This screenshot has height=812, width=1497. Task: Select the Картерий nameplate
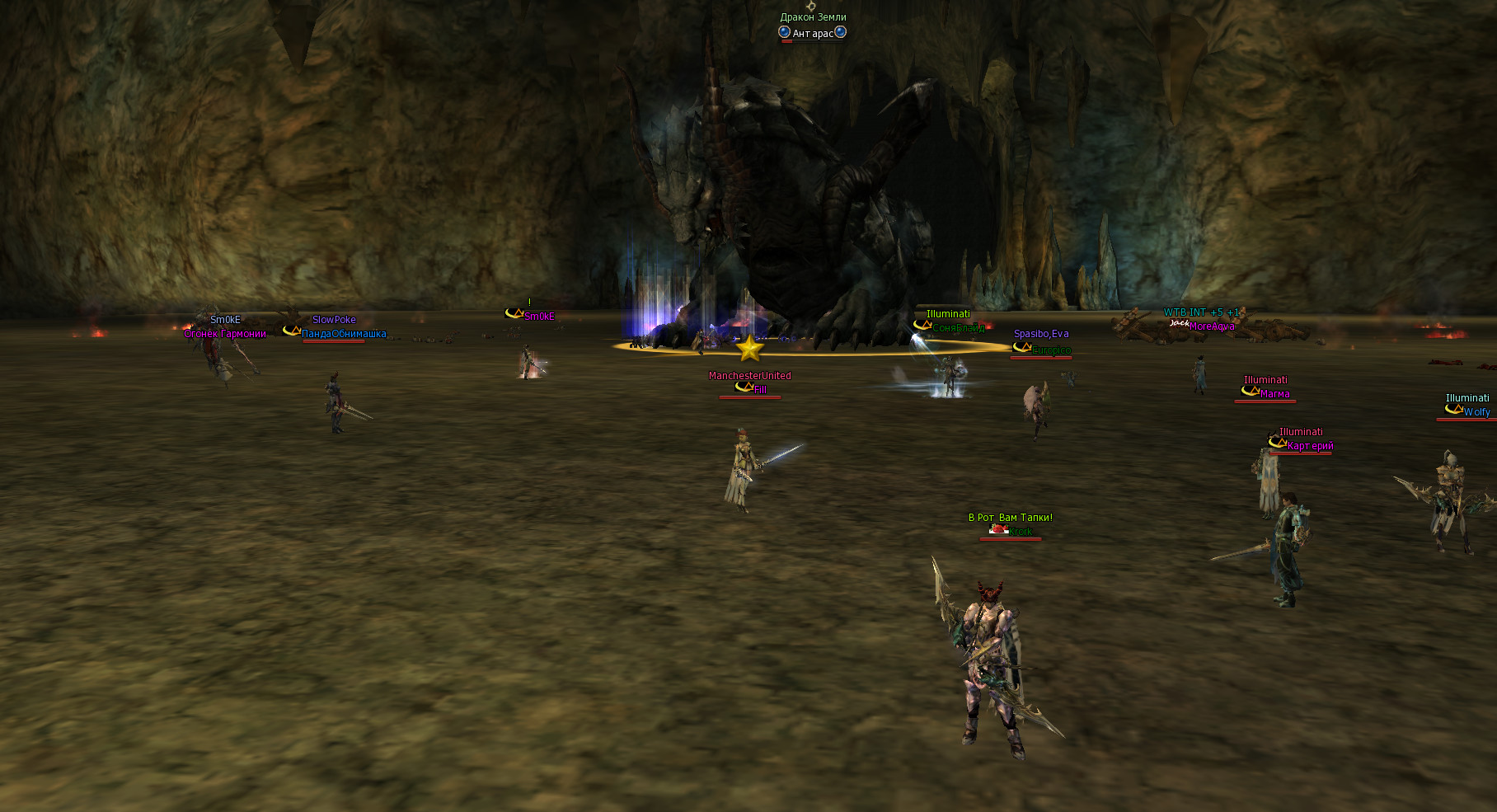point(1310,446)
